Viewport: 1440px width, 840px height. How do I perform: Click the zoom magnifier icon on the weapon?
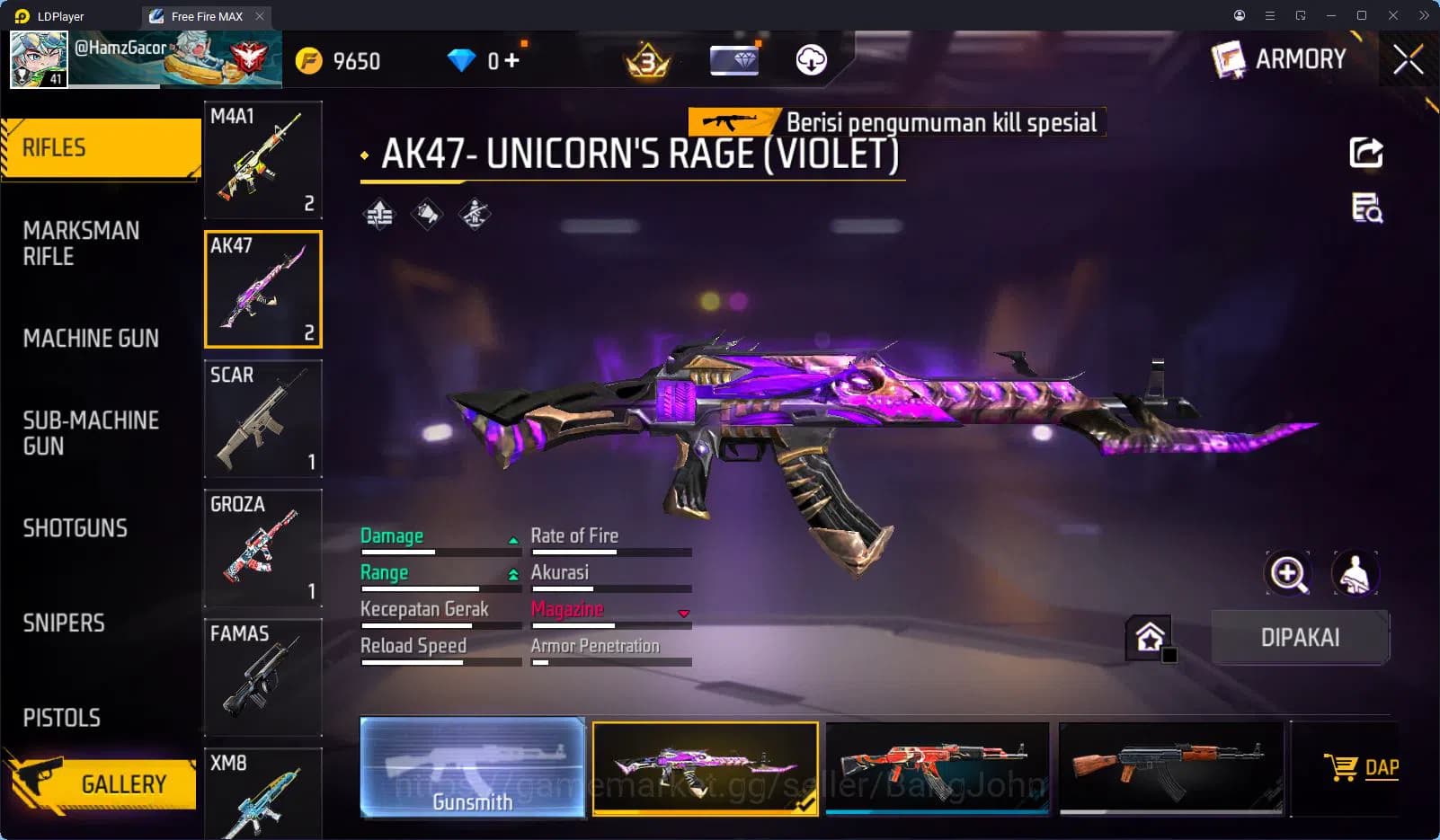pyautogui.click(x=1289, y=573)
